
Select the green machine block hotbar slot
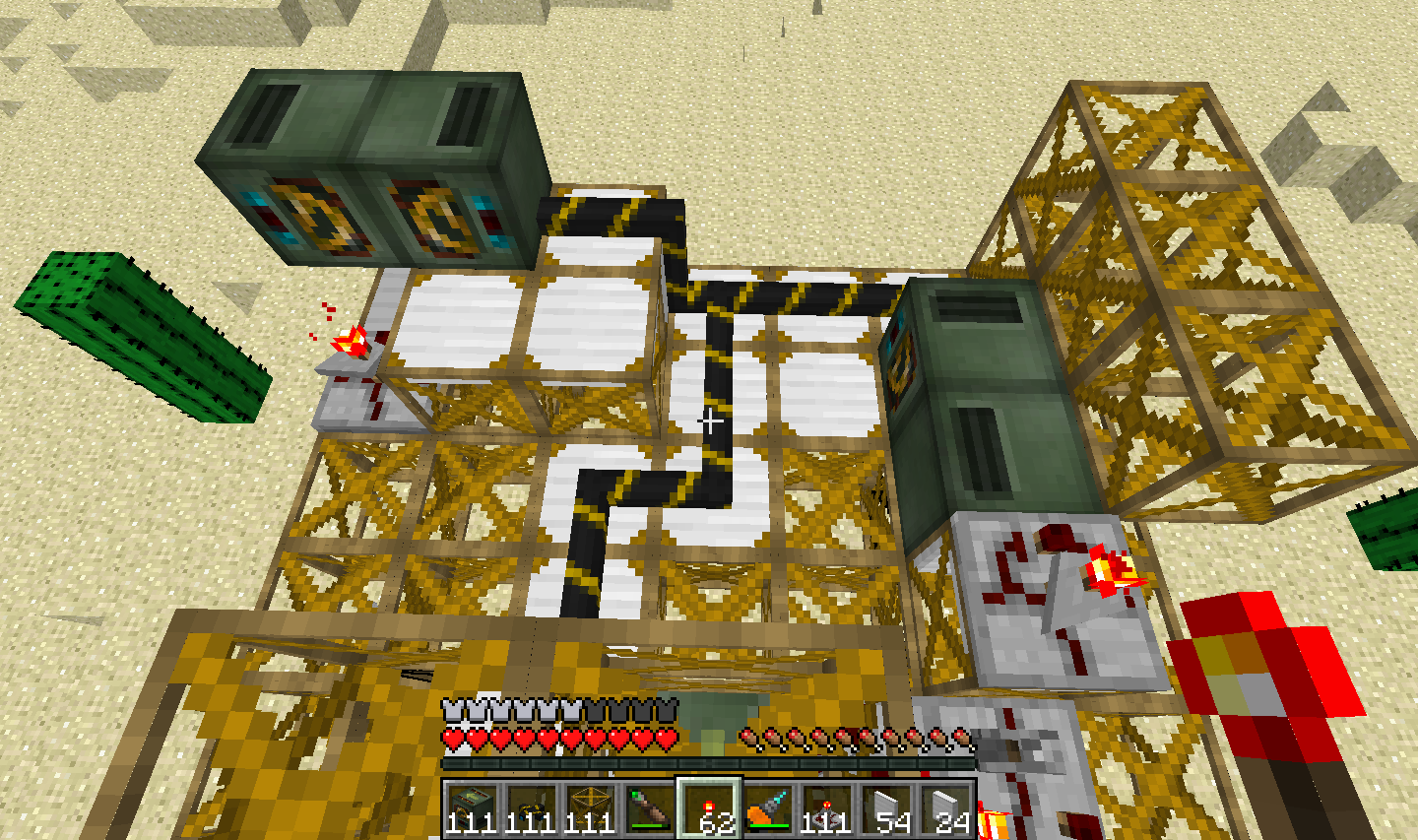pos(471,809)
